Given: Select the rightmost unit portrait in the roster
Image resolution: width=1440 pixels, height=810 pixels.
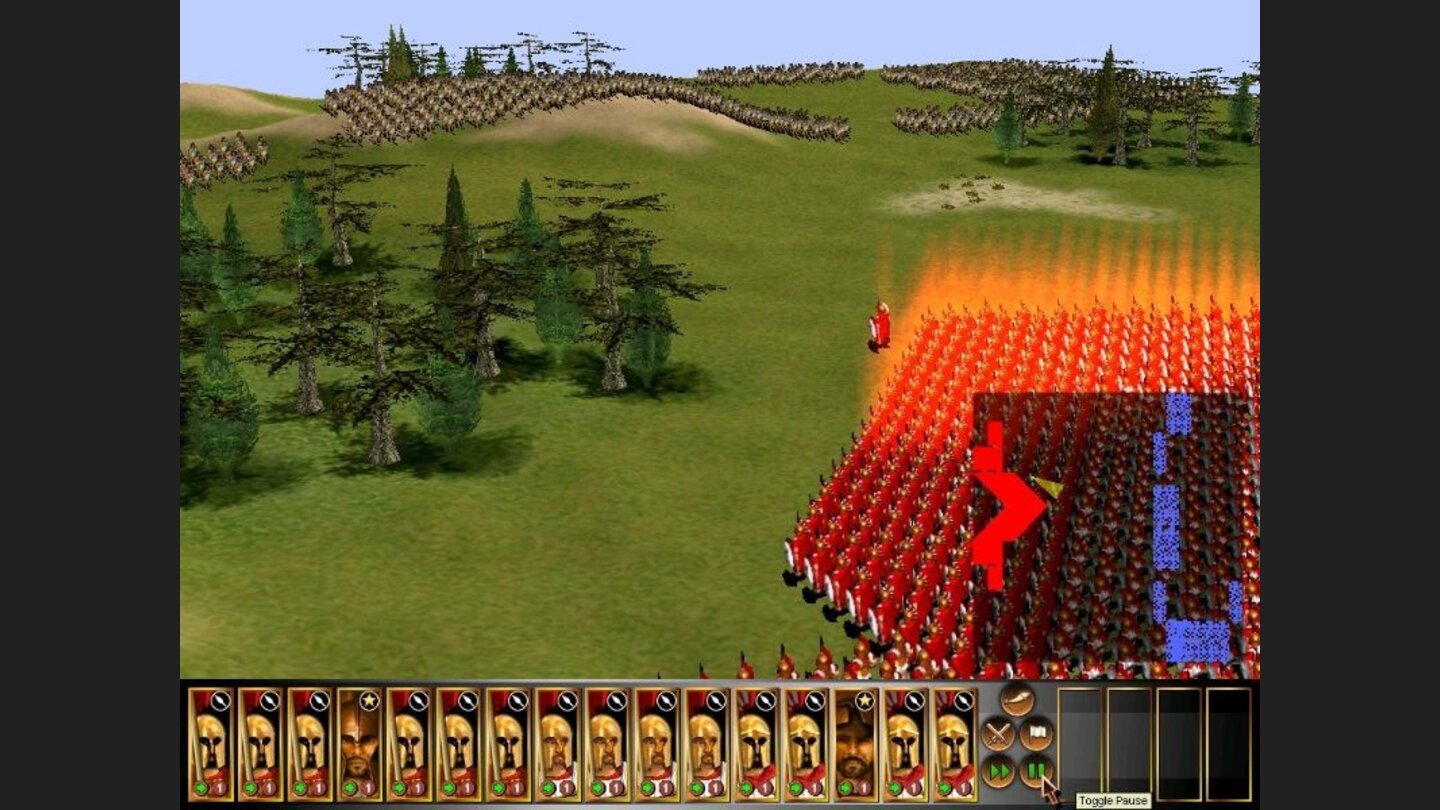Looking at the screenshot, I should point(955,745).
